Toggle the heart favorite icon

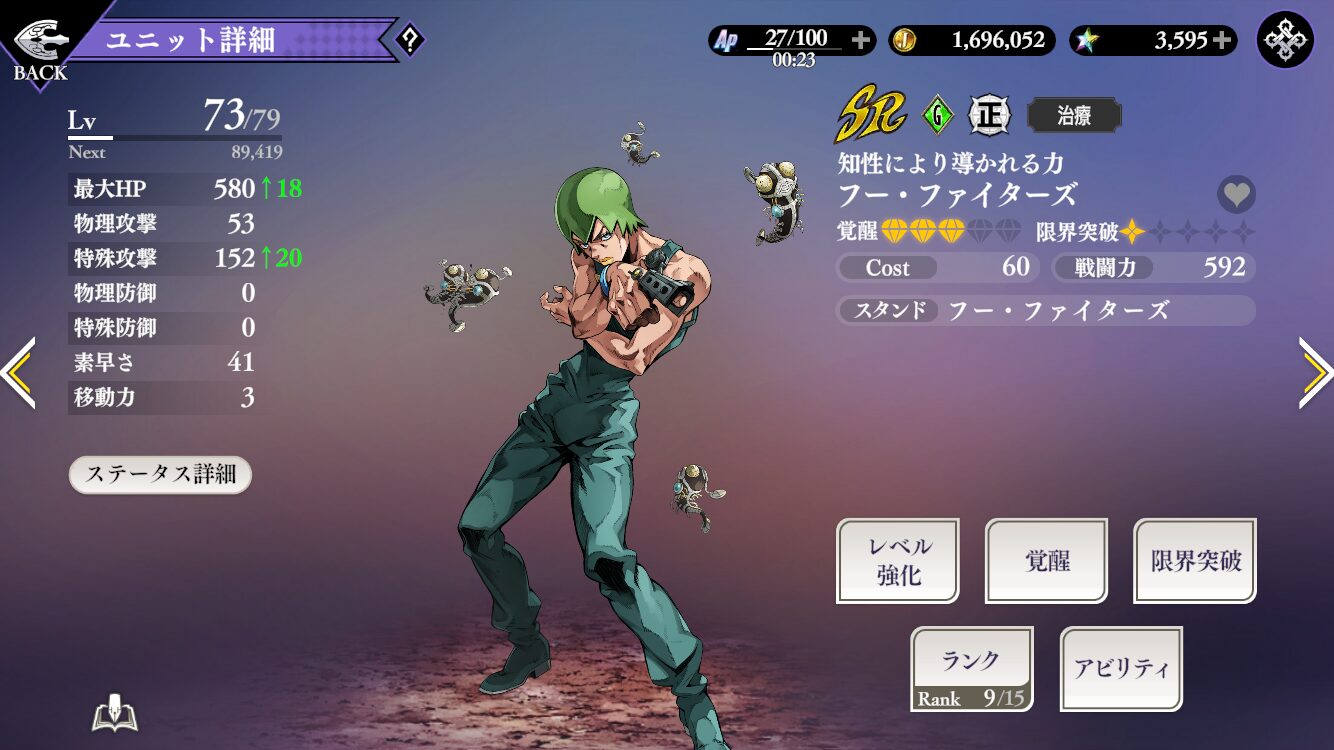(x=1237, y=194)
